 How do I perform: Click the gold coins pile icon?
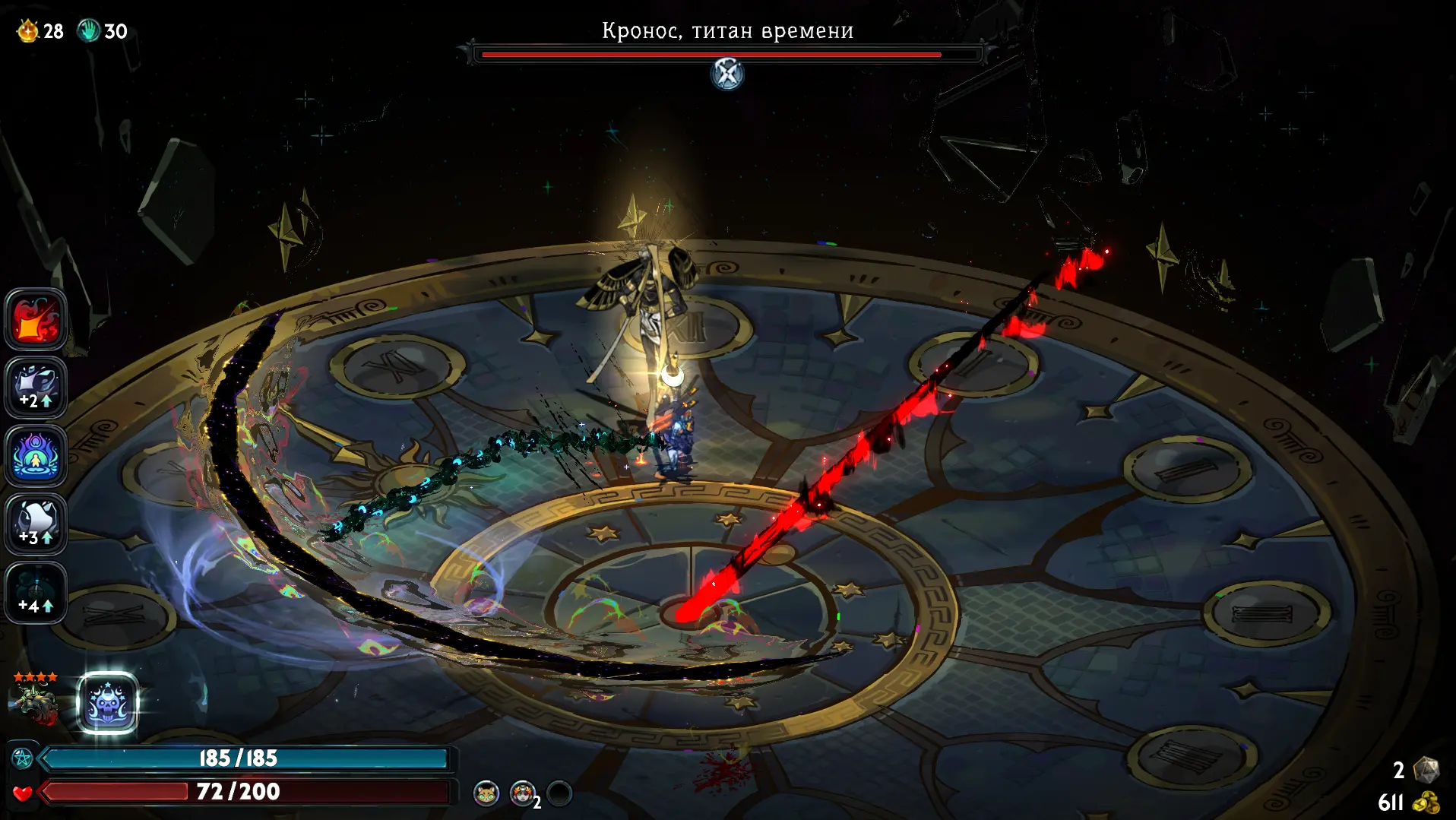(1426, 803)
